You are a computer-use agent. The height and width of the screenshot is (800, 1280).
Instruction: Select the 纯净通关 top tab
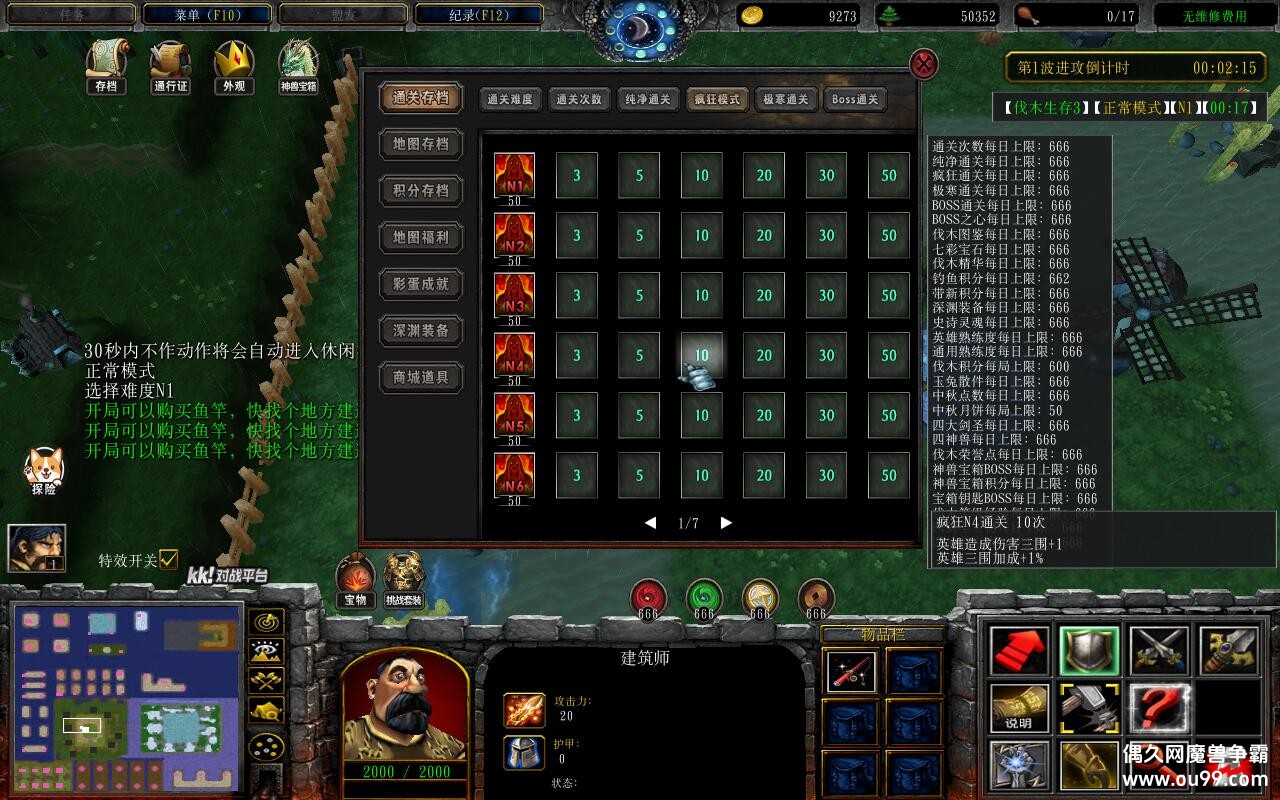coord(648,99)
